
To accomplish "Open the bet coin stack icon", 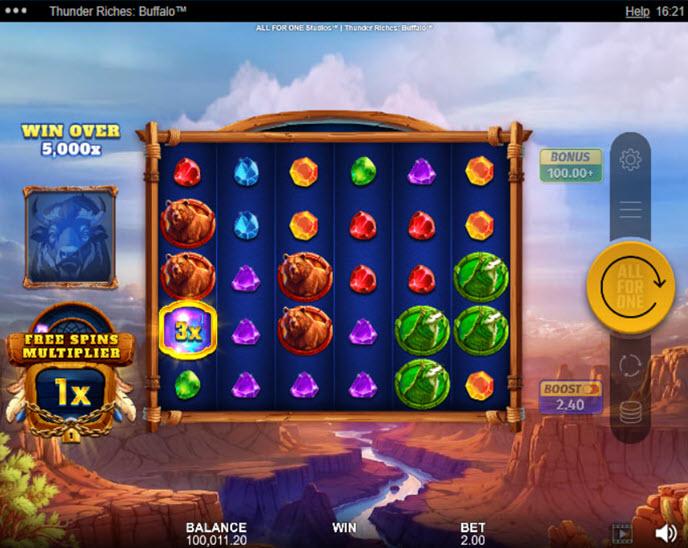I will click(630, 411).
